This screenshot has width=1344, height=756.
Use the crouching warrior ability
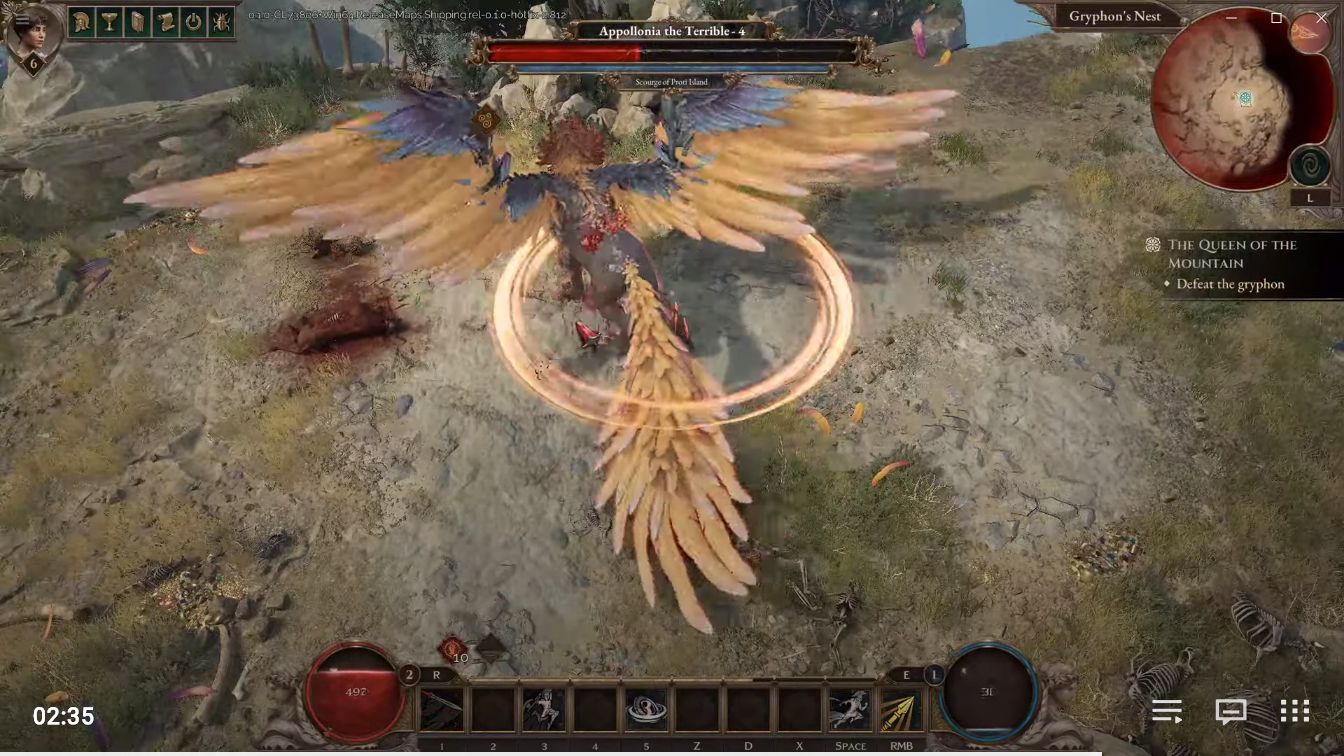543,710
